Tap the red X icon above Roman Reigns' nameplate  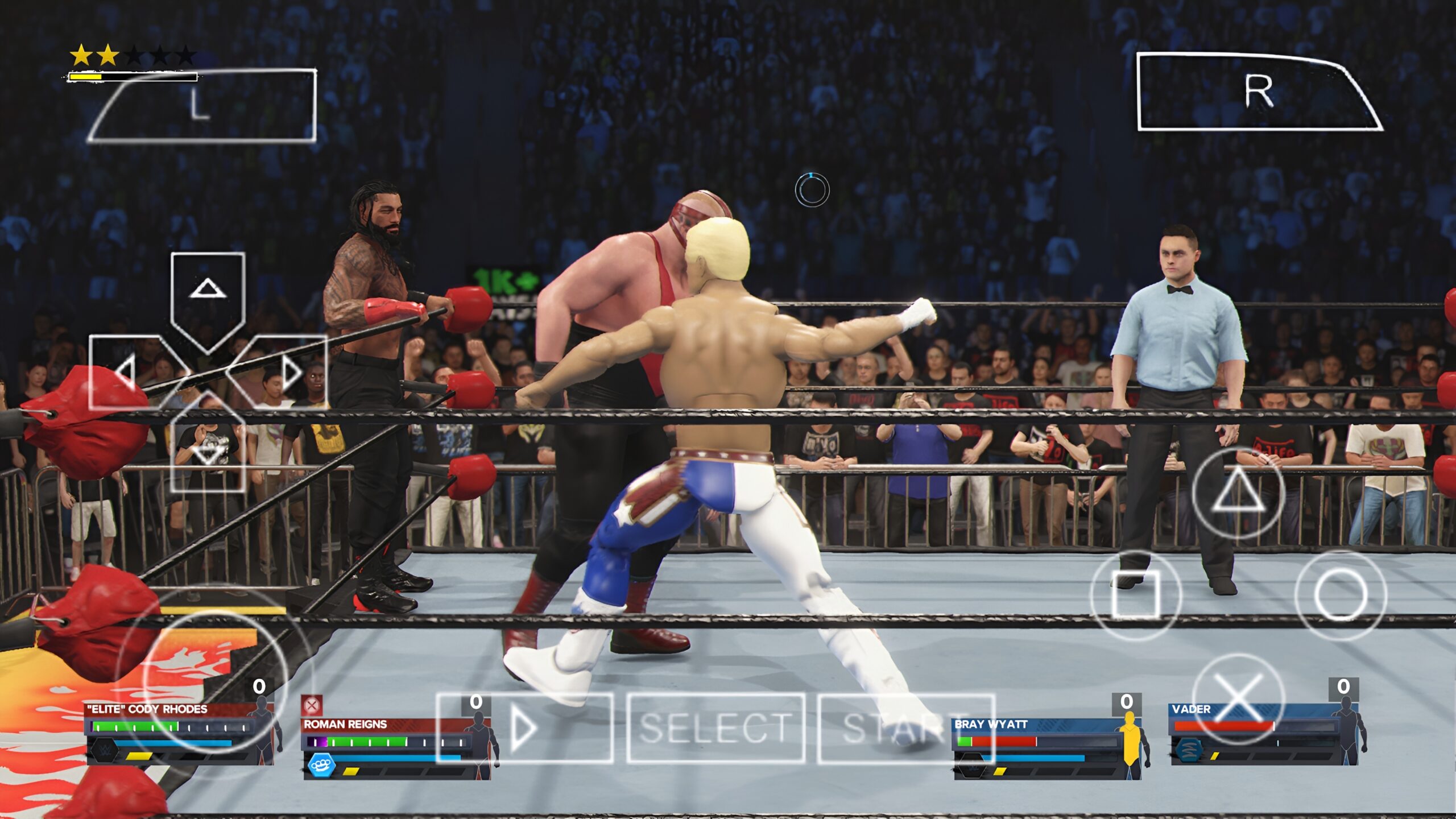(x=312, y=706)
